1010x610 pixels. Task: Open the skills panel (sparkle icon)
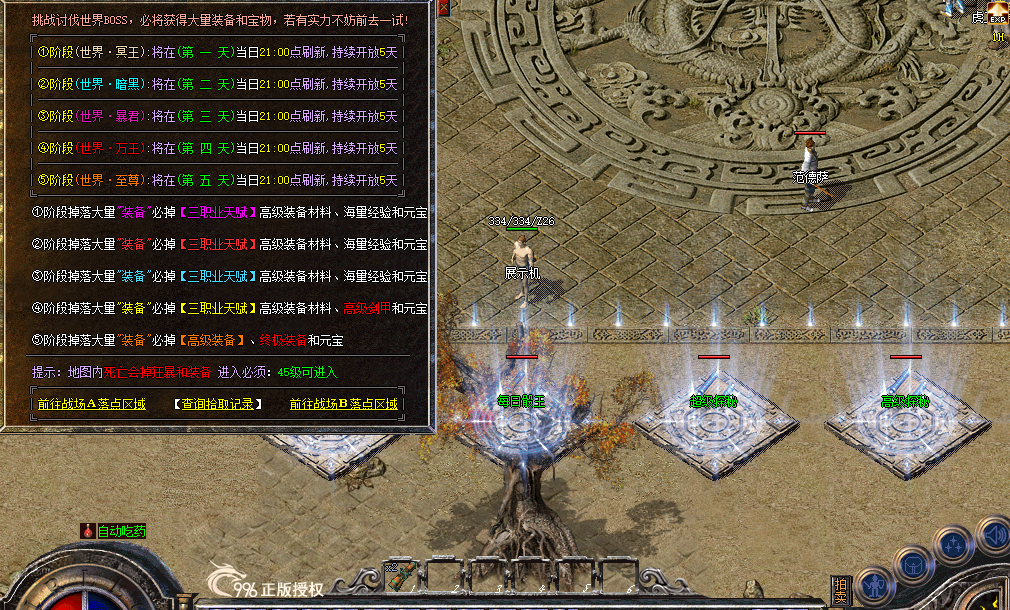[953, 545]
